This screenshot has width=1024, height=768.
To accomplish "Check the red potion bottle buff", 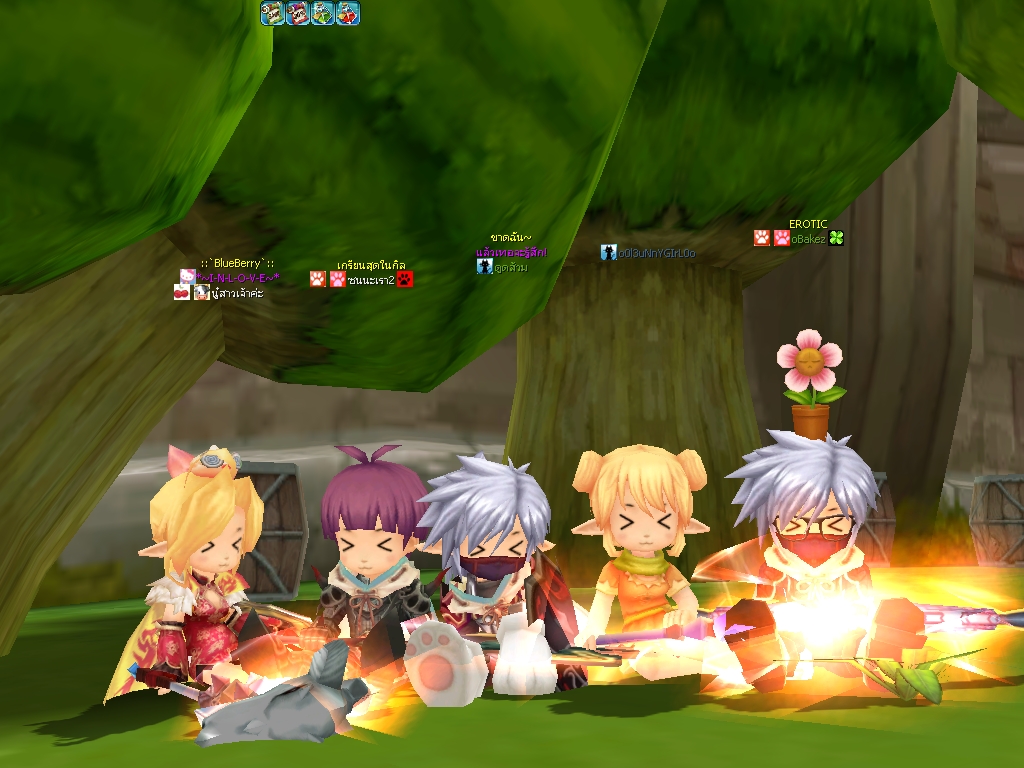I will pyautogui.click(x=348, y=13).
